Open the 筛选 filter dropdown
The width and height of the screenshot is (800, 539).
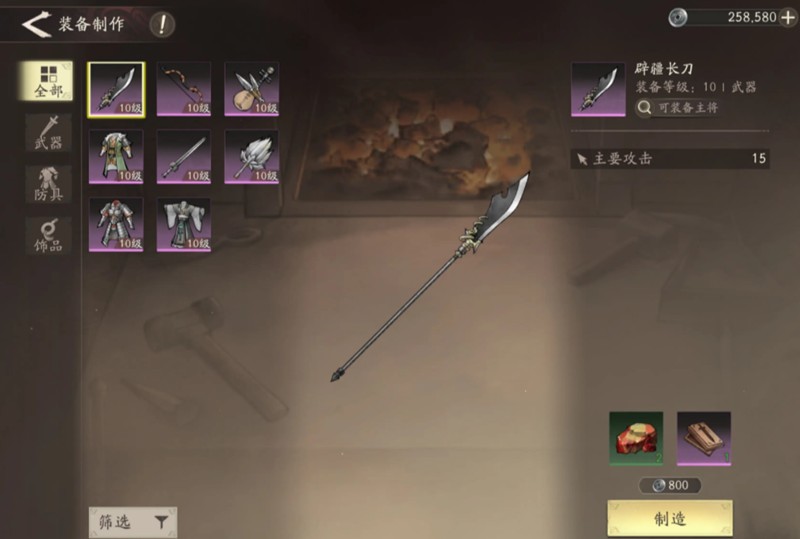click(132, 521)
